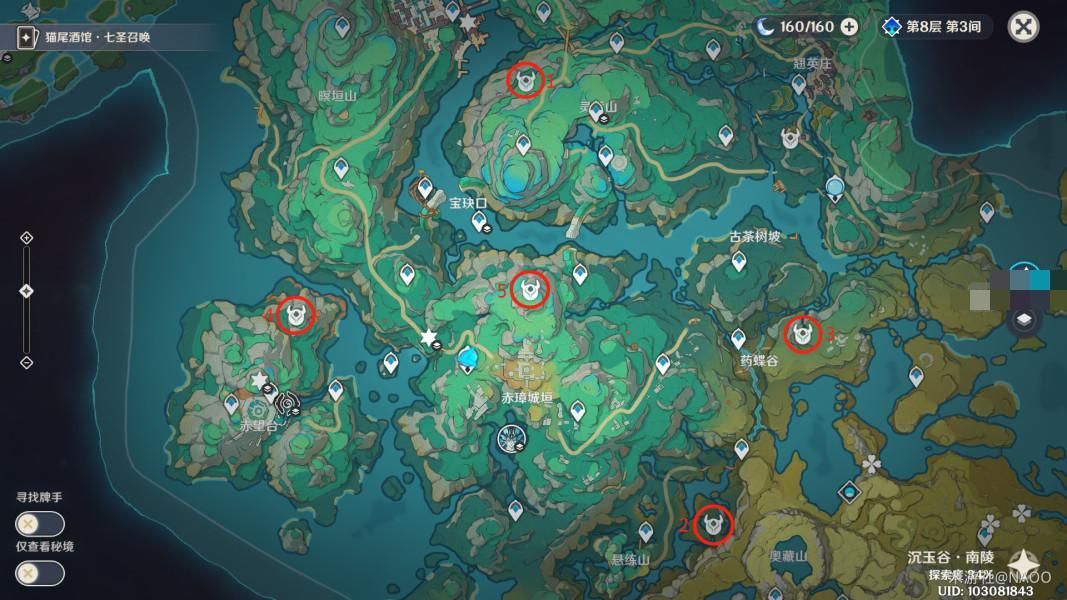Viewport: 1067px width, 600px height.
Task: Add resin using the plus button
Action: pyautogui.click(x=849, y=26)
